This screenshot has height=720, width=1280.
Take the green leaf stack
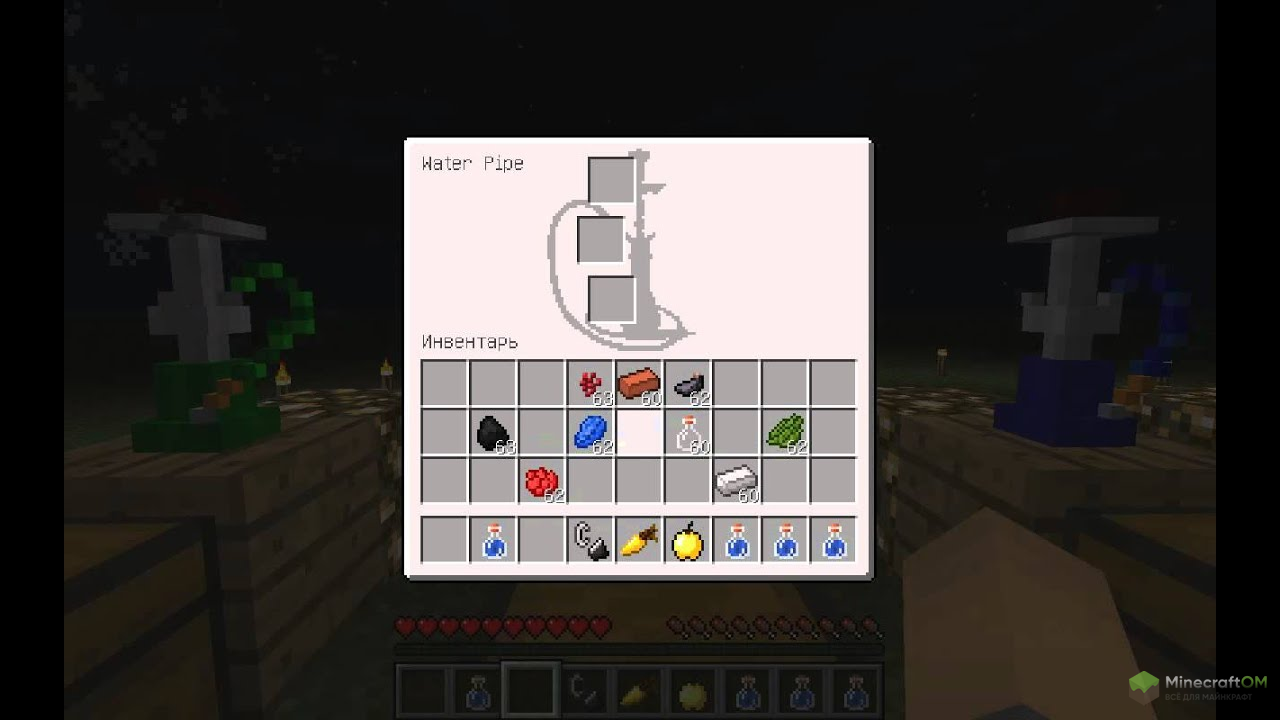pos(786,433)
